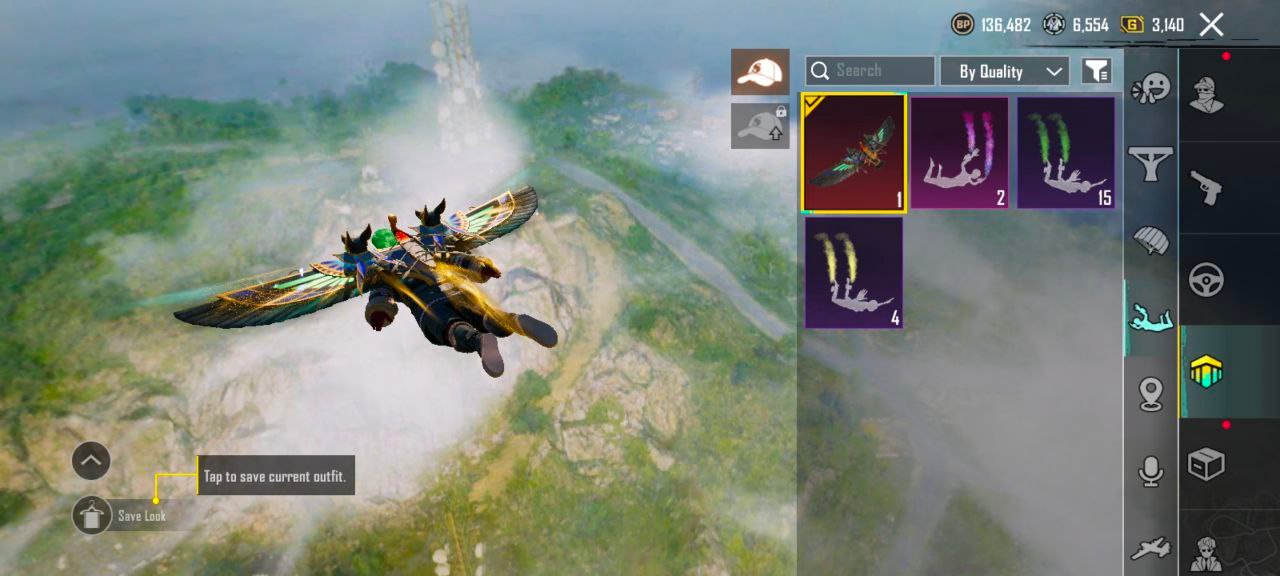1280x576 pixels.
Task: Open the pistol weapons category
Action: (x=1206, y=187)
